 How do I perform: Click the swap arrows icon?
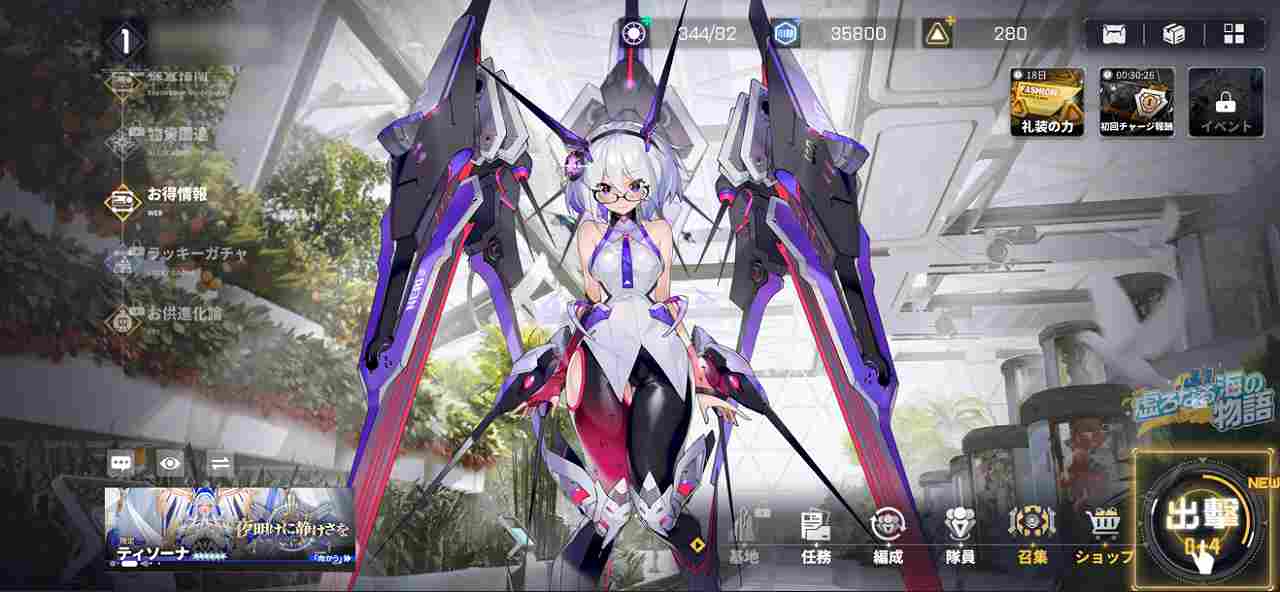click(x=220, y=463)
